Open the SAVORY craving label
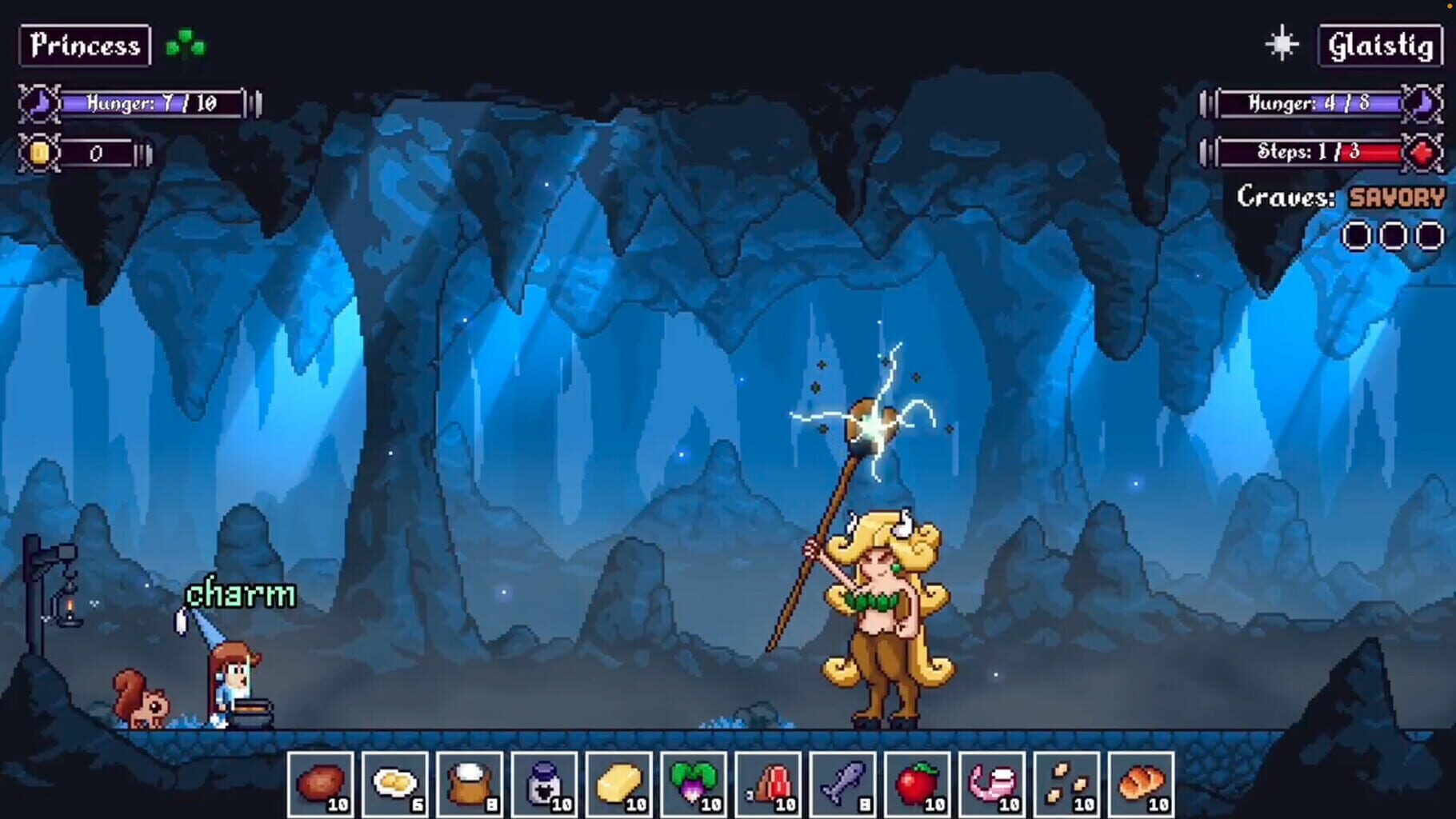The width and height of the screenshot is (1456, 819). [x=1396, y=197]
